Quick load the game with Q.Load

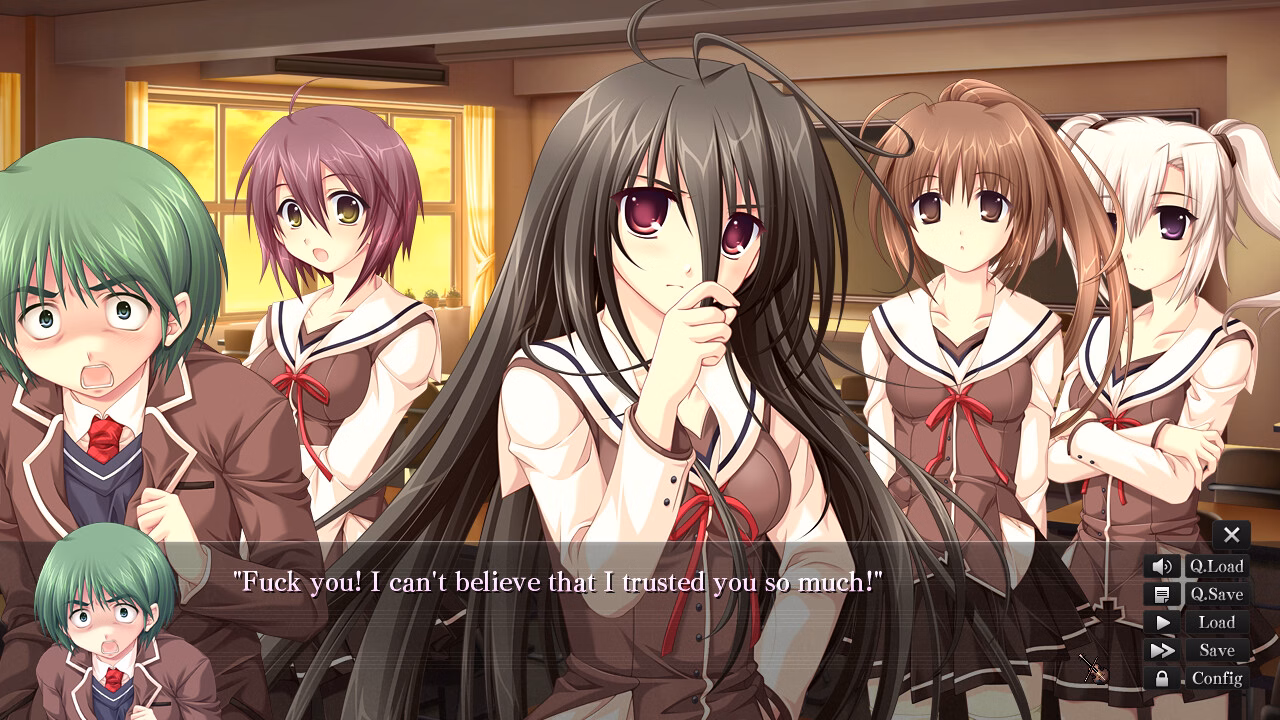(1219, 565)
